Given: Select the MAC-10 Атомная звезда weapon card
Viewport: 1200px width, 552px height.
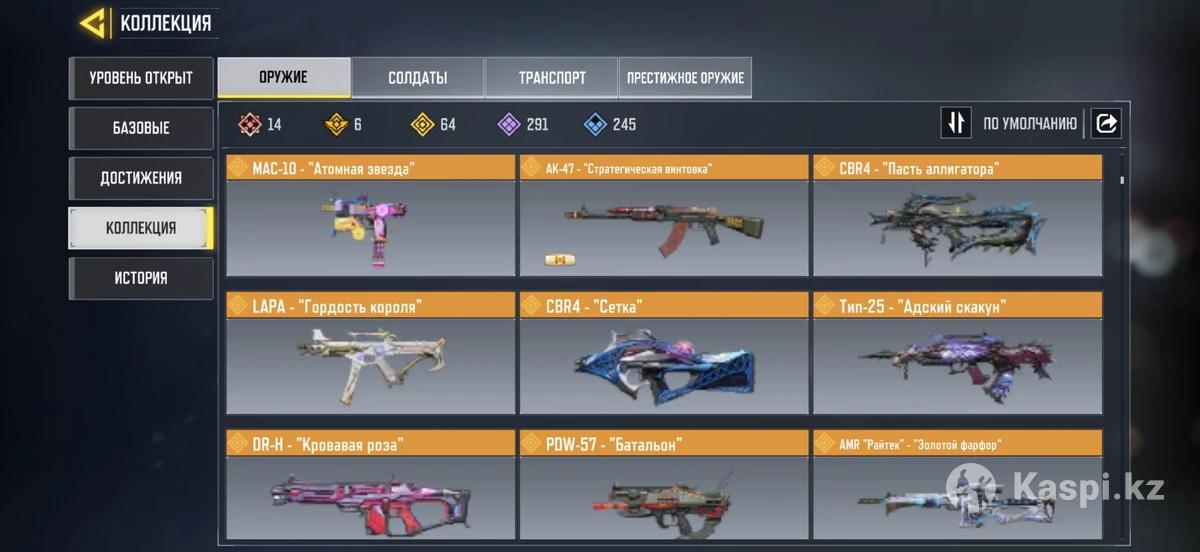Looking at the screenshot, I should click(x=370, y=228).
